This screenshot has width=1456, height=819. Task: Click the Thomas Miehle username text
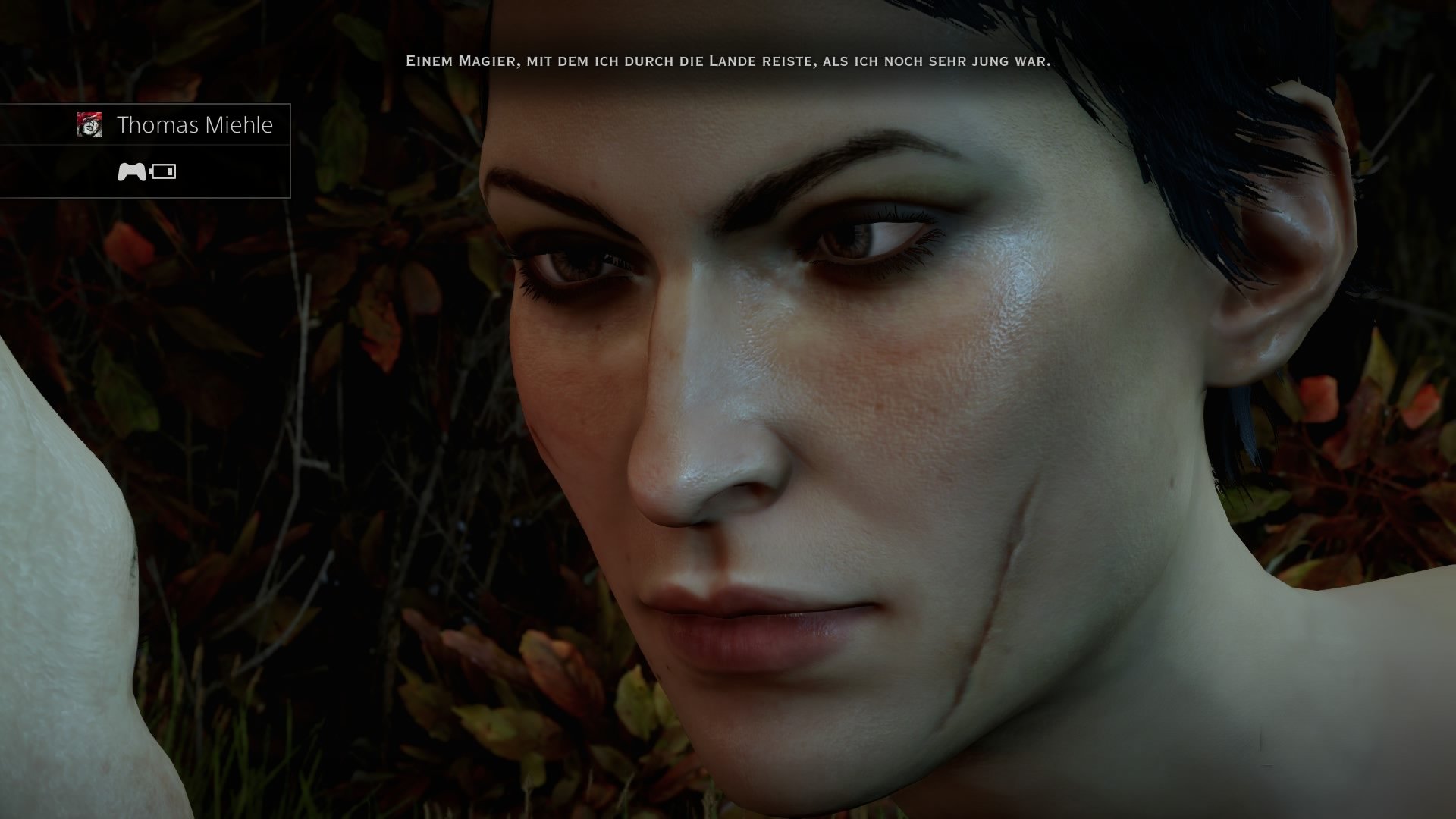tap(194, 126)
